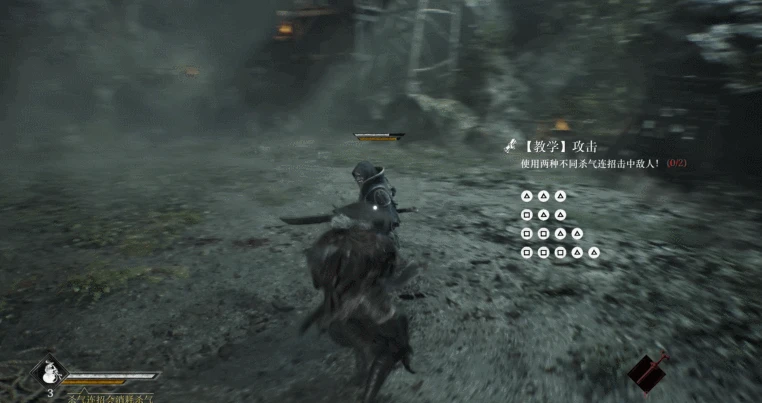Select the gourd flask icon
The height and width of the screenshot is (403, 762).
click(x=47, y=374)
